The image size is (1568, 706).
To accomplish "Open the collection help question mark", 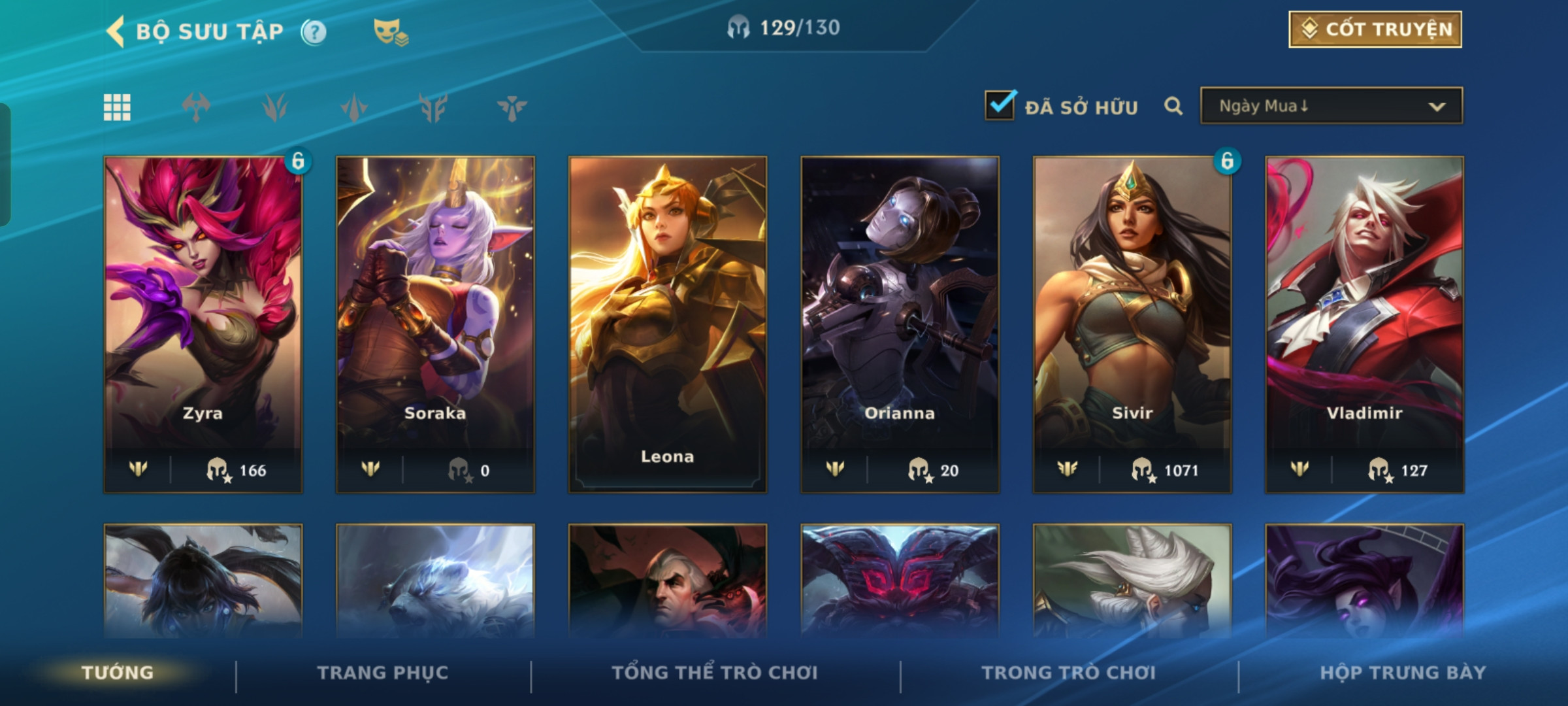I will [x=314, y=32].
